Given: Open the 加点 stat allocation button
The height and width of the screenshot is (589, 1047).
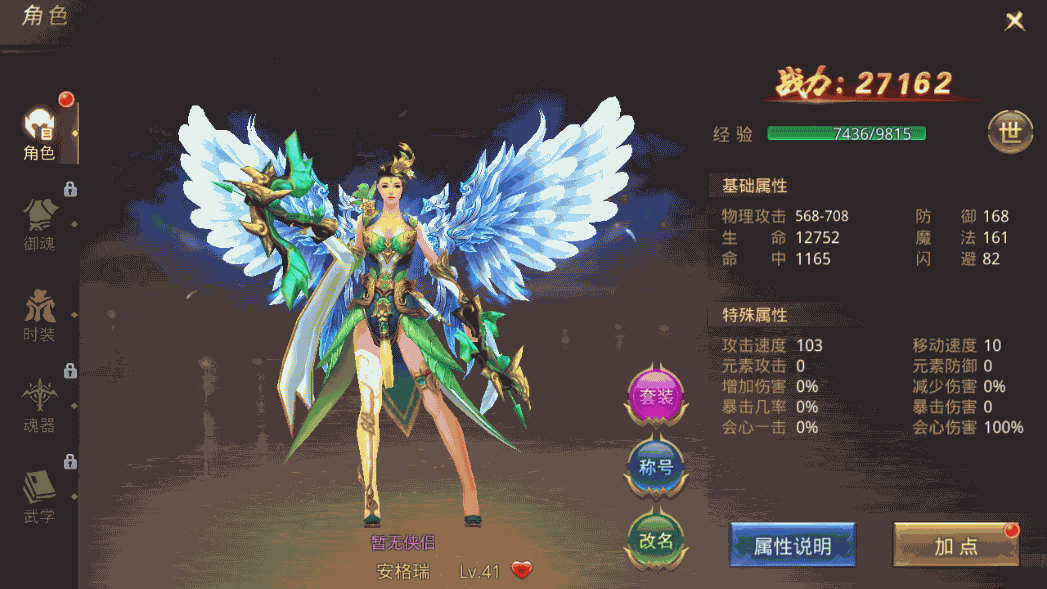Looking at the screenshot, I should click(955, 546).
